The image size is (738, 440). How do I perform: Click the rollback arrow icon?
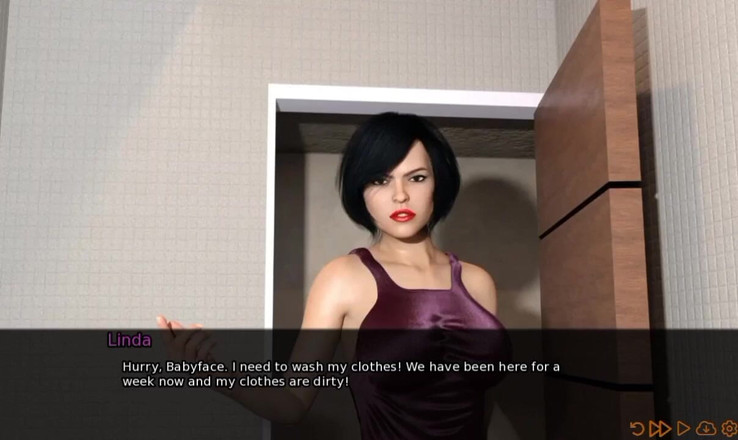[x=637, y=429]
